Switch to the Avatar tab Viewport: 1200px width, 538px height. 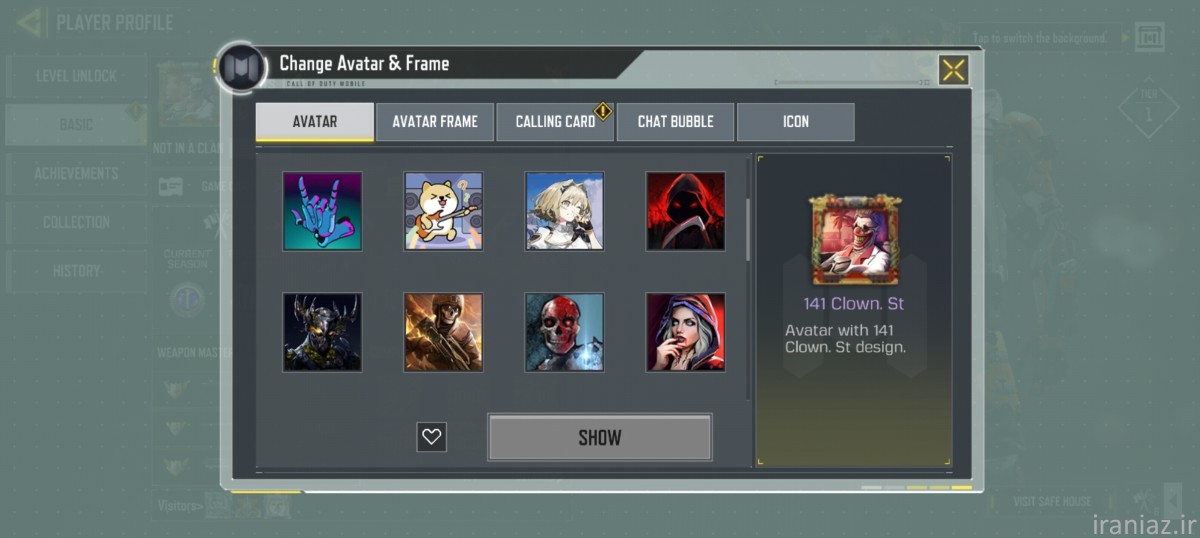pyautogui.click(x=315, y=122)
